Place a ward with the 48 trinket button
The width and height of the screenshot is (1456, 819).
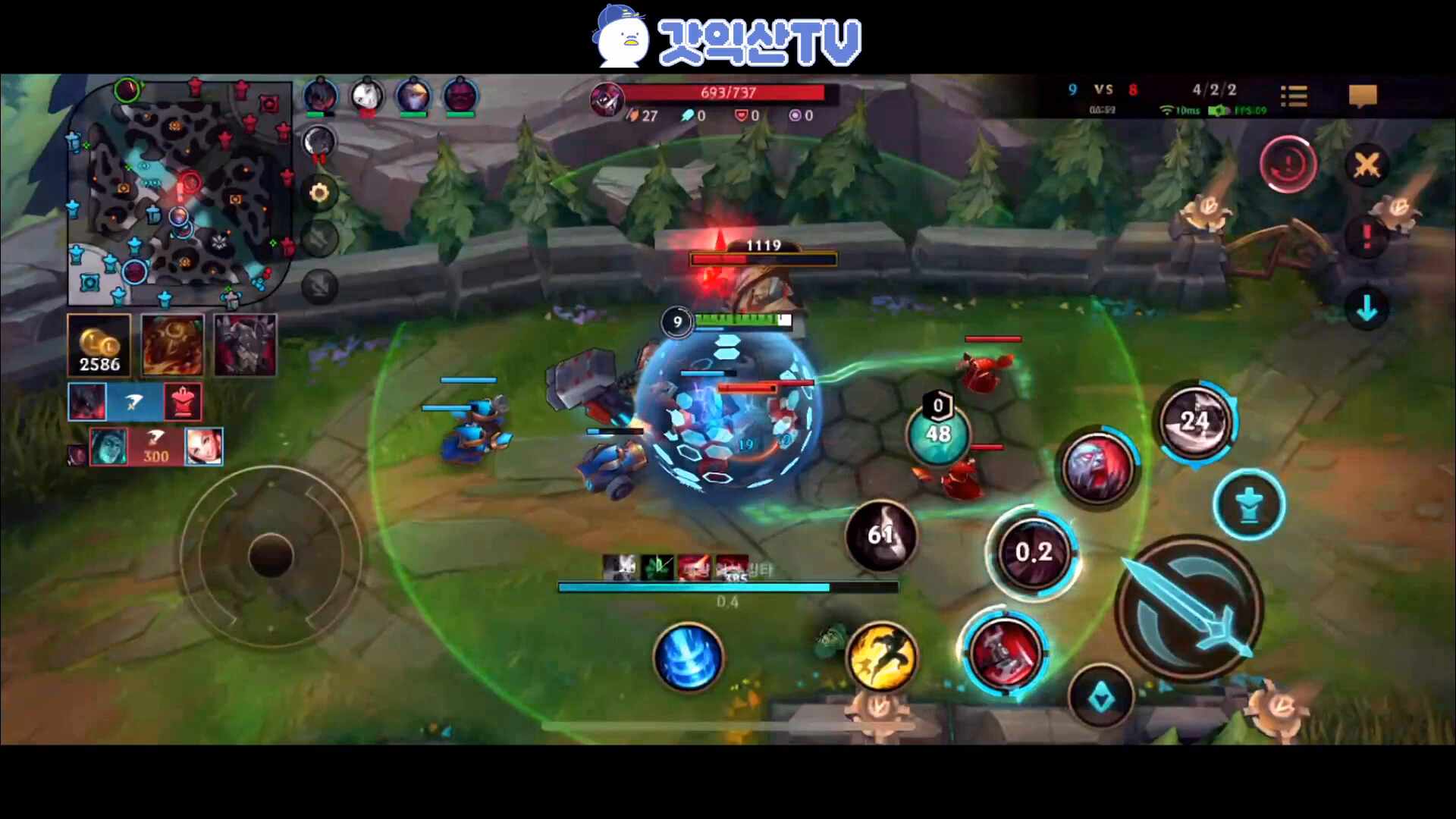[x=938, y=434]
